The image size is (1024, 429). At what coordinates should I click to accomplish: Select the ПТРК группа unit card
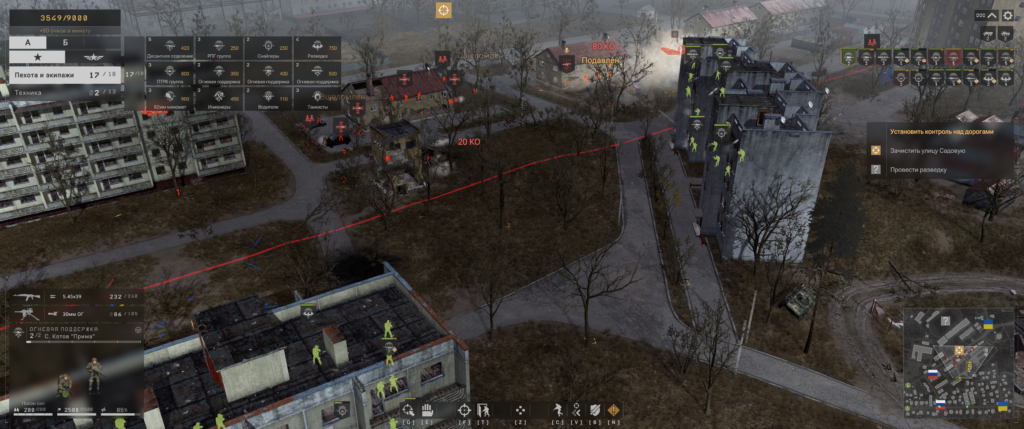(x=167, y=75)
